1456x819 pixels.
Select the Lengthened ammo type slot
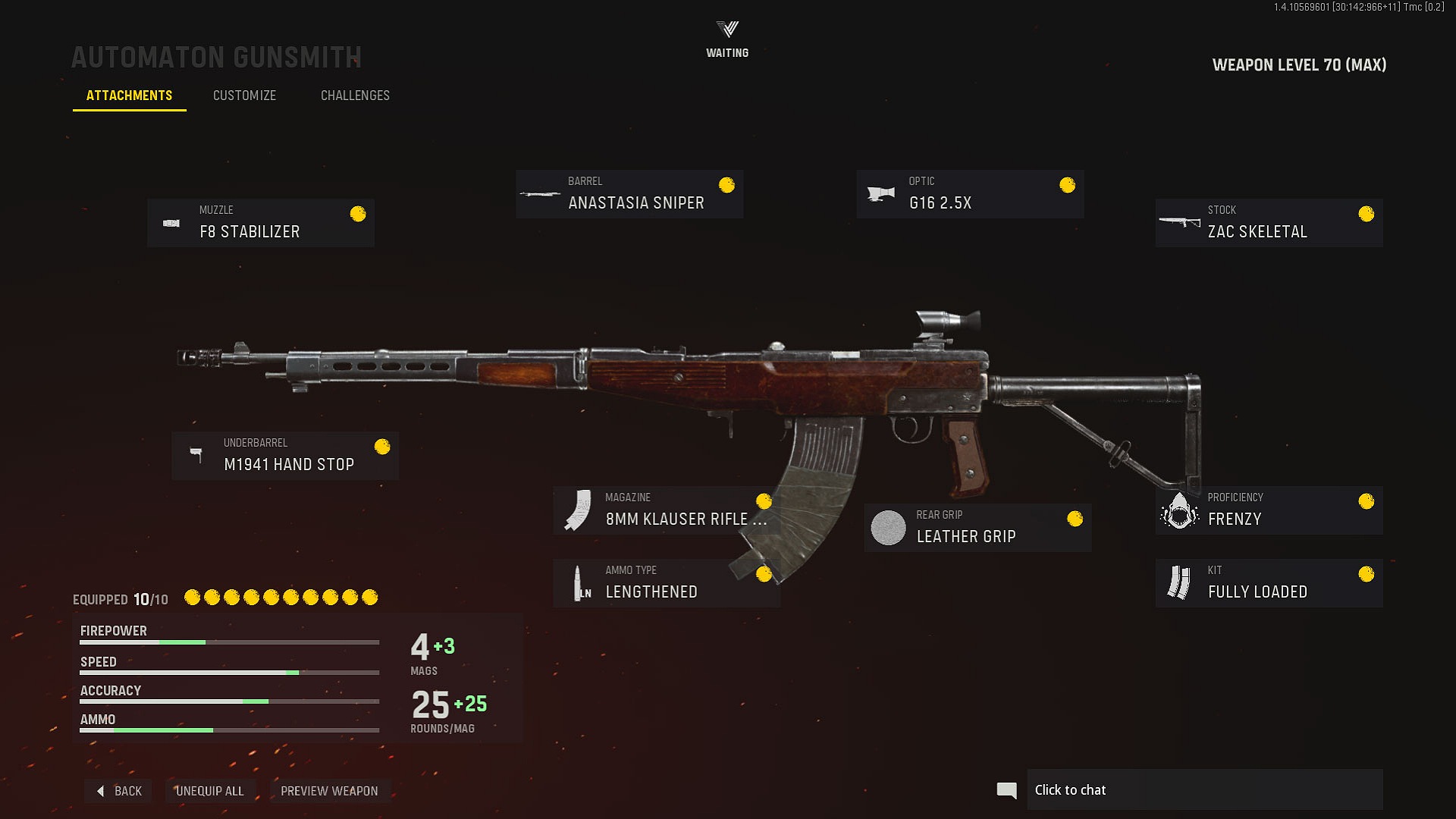click(666, 583)
